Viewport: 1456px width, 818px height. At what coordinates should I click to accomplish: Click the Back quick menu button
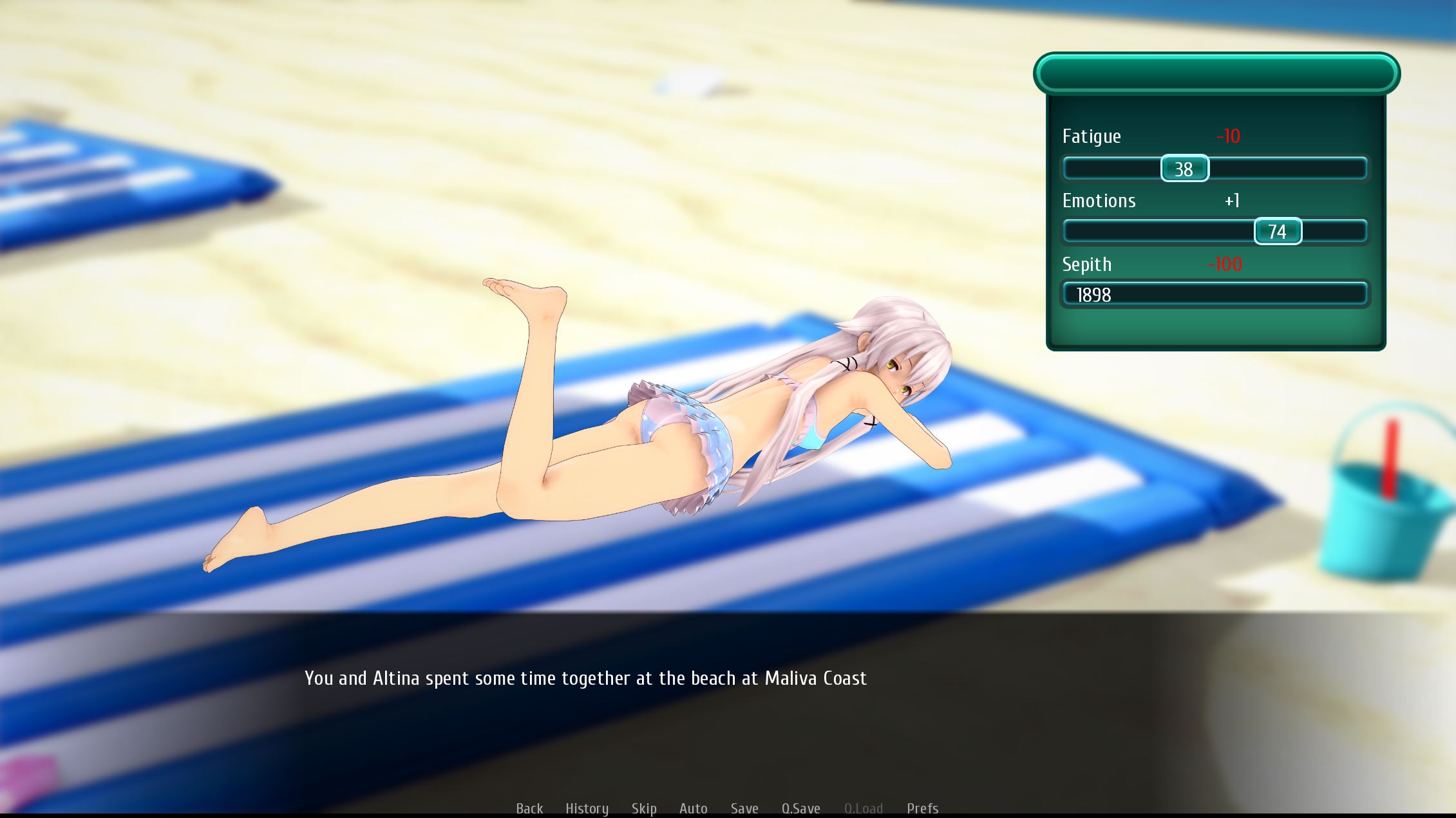(529, 808)
